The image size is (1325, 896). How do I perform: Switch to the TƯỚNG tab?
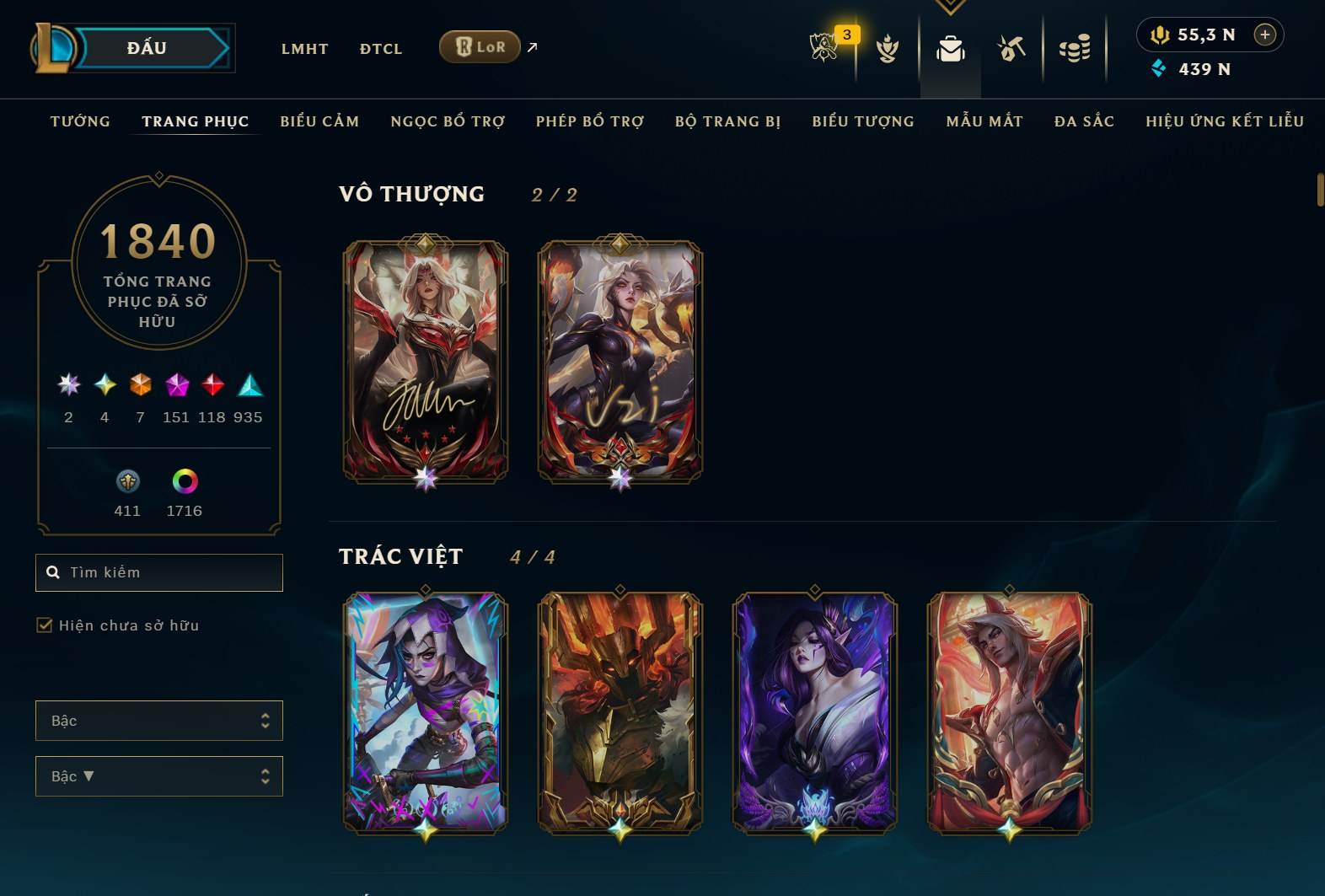[x=78, y=121]
